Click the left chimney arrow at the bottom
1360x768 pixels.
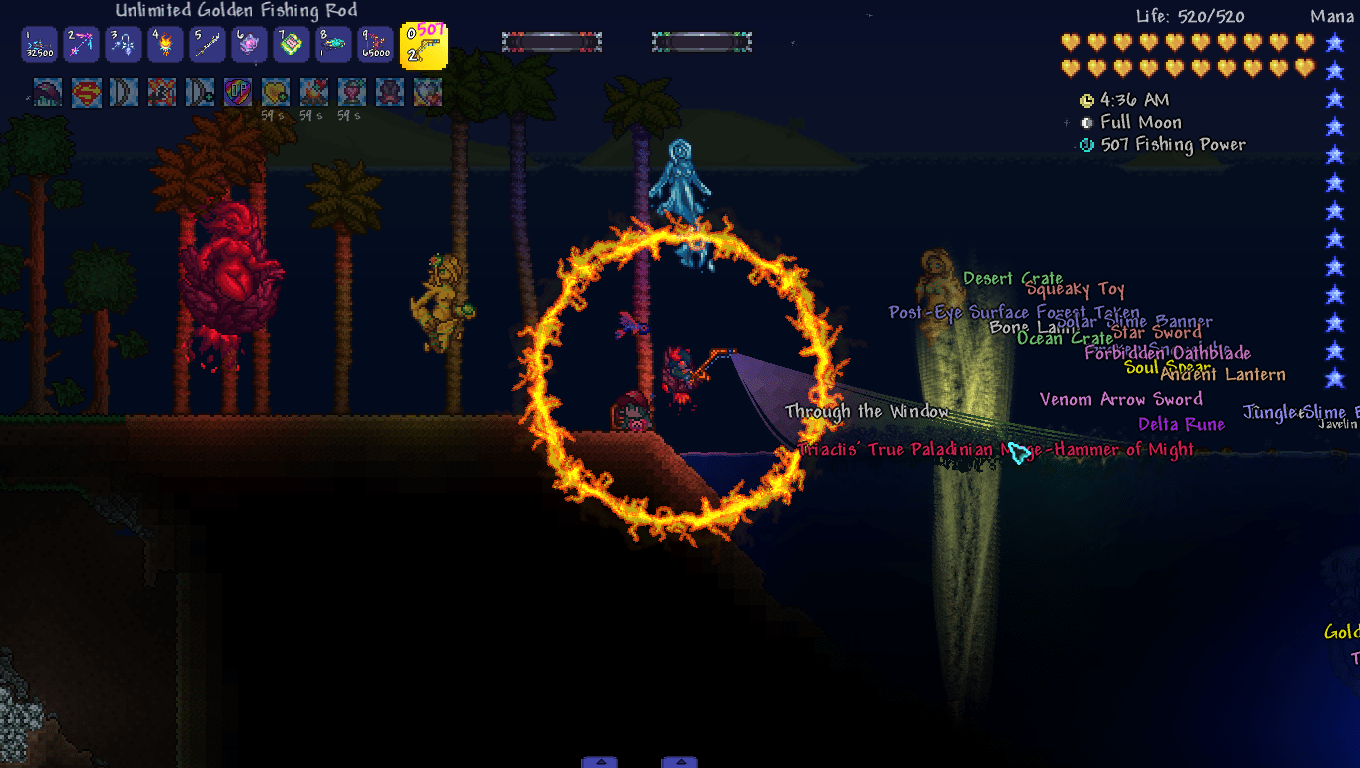coord(600,761)
